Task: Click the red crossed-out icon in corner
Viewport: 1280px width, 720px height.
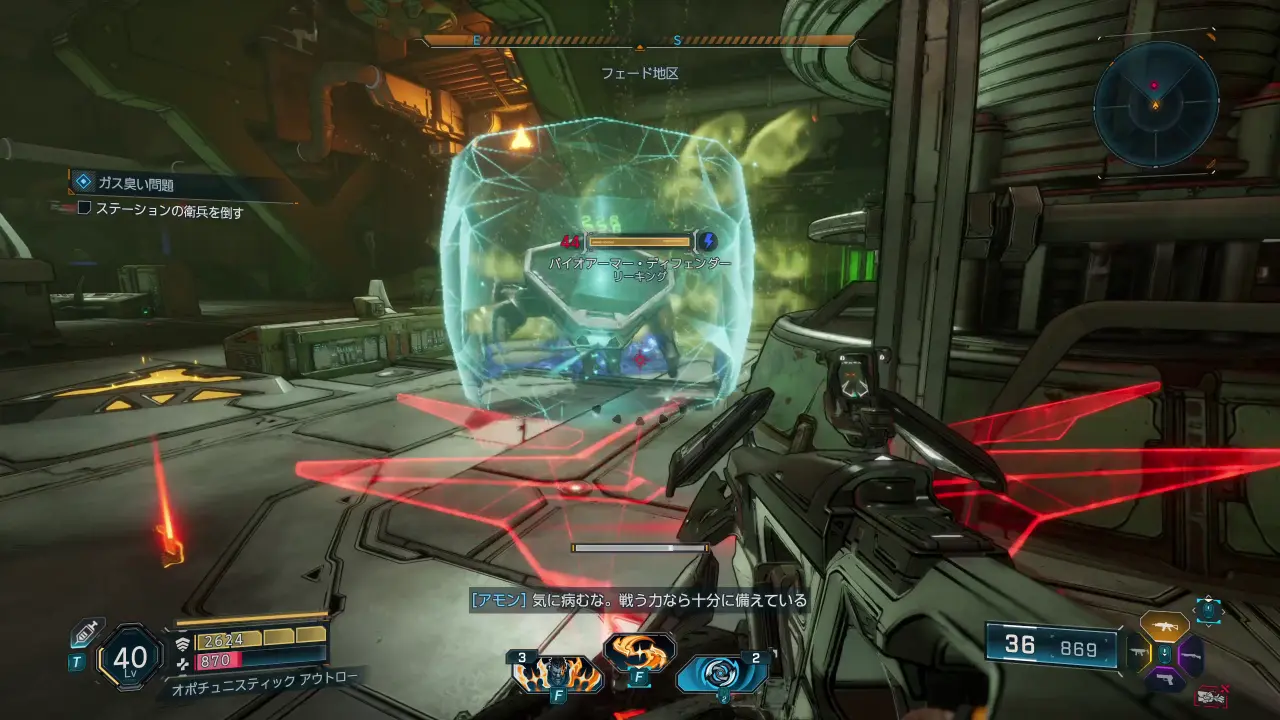Action: pos(1213,696)
